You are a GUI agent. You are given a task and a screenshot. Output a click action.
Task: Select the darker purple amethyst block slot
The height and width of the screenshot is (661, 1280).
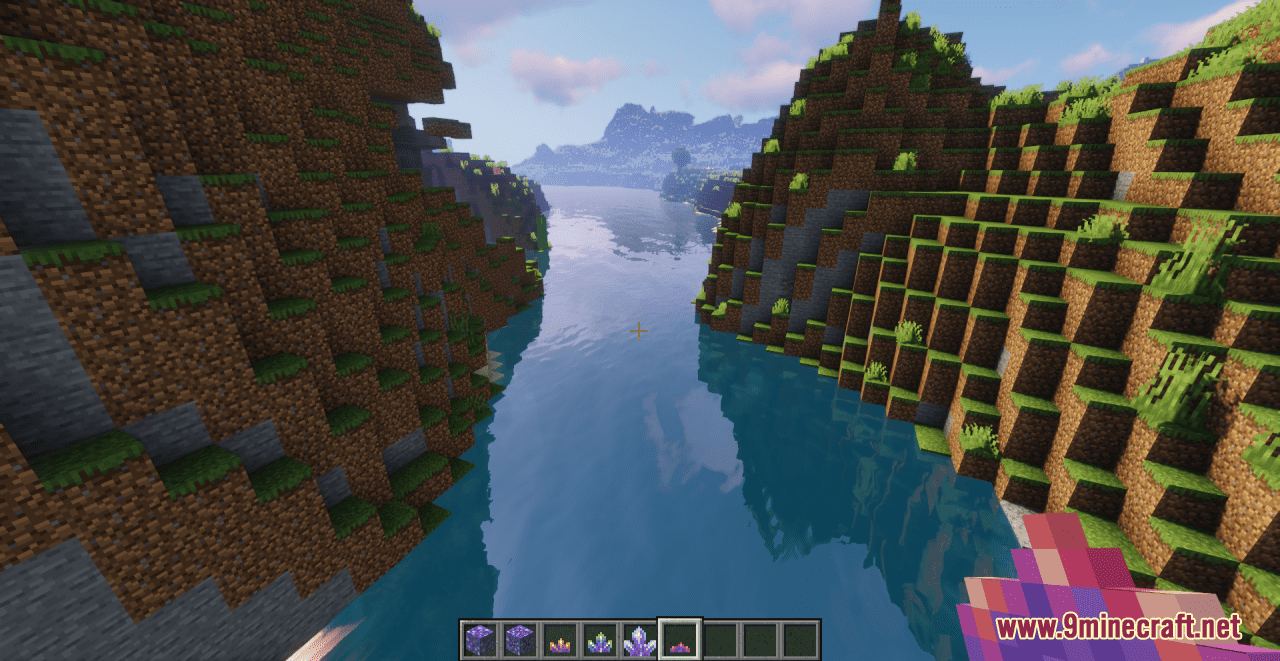coord(519,640)
